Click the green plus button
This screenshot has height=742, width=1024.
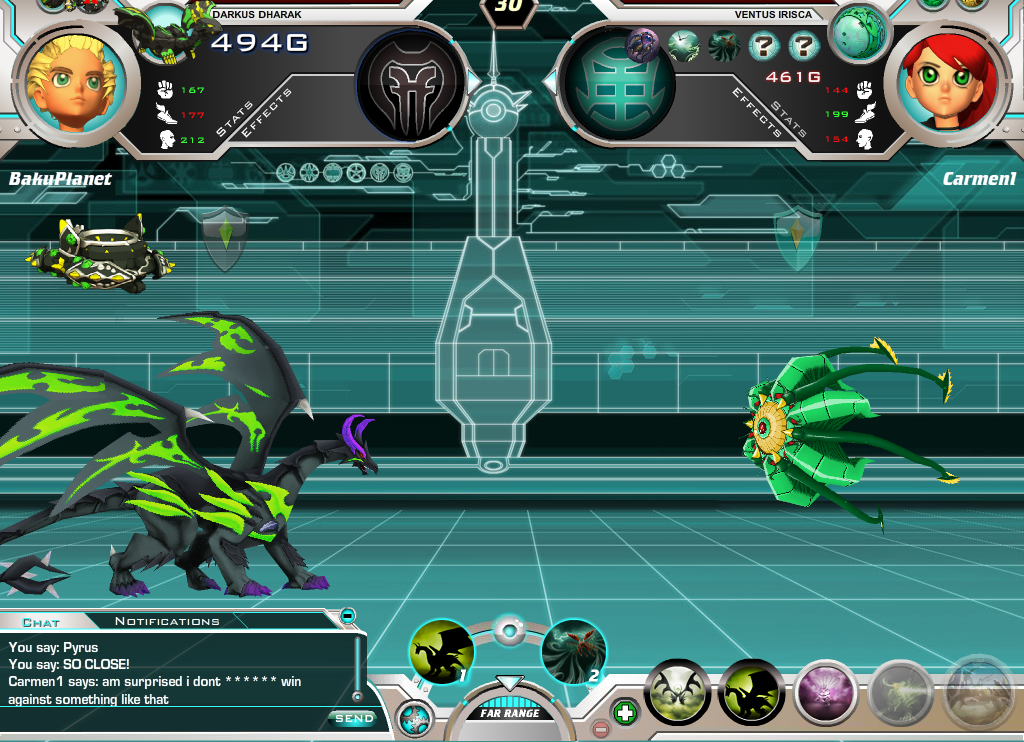[x=624, y=713]
